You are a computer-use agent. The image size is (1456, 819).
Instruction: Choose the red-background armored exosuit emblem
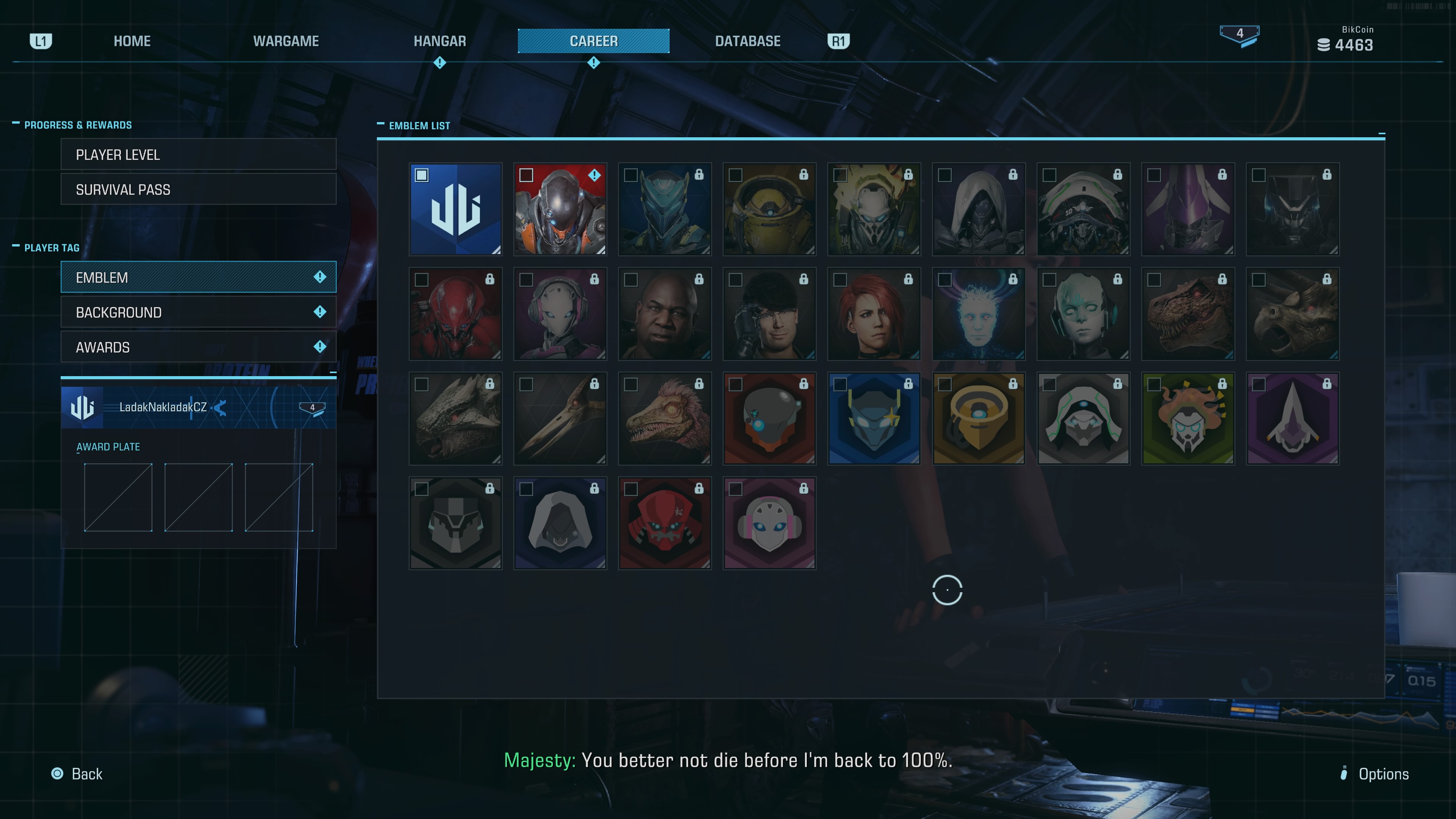(560, 210)
